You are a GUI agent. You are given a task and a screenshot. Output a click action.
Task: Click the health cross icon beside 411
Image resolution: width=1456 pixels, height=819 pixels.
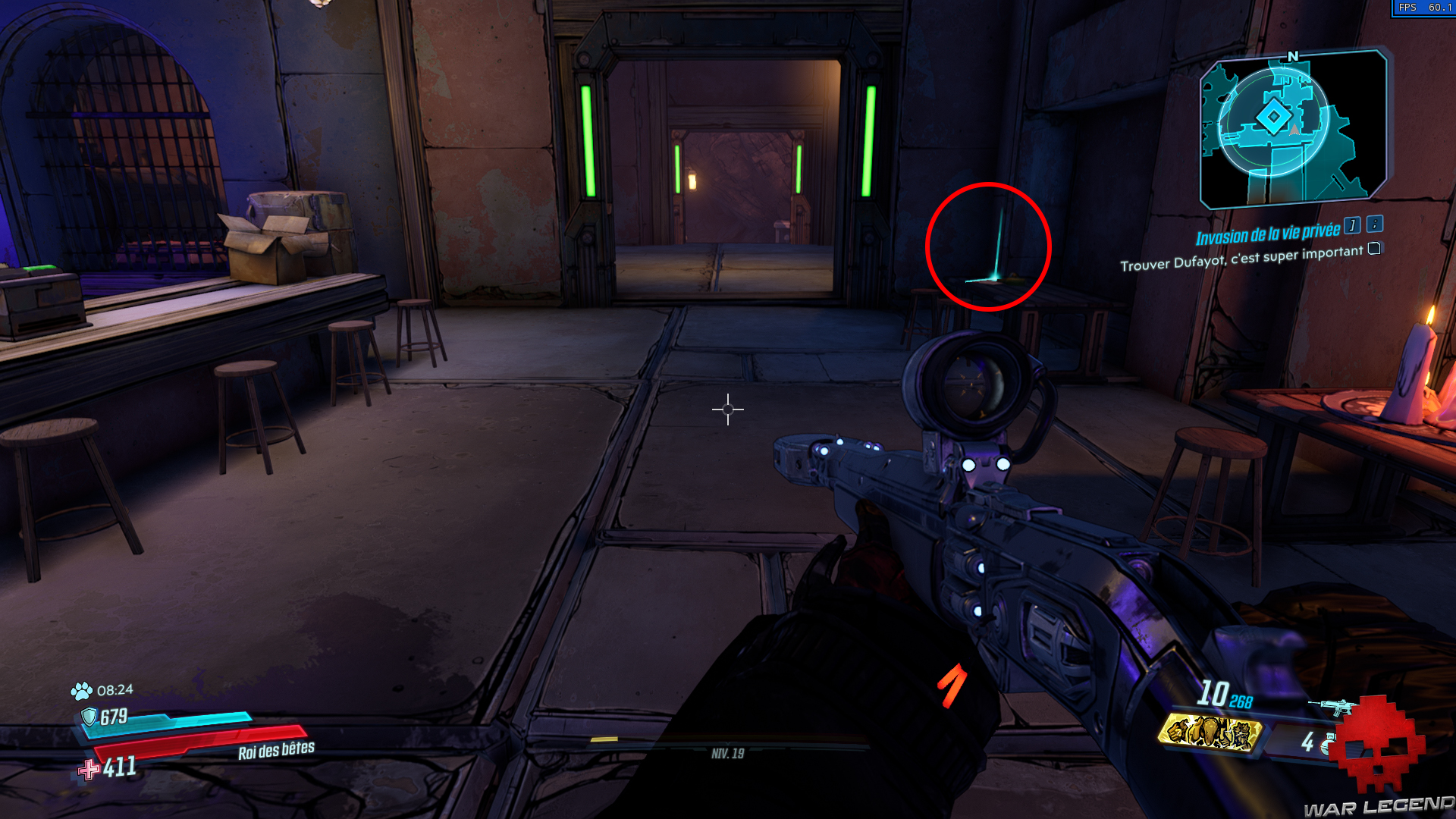click(x=90, y=770)
